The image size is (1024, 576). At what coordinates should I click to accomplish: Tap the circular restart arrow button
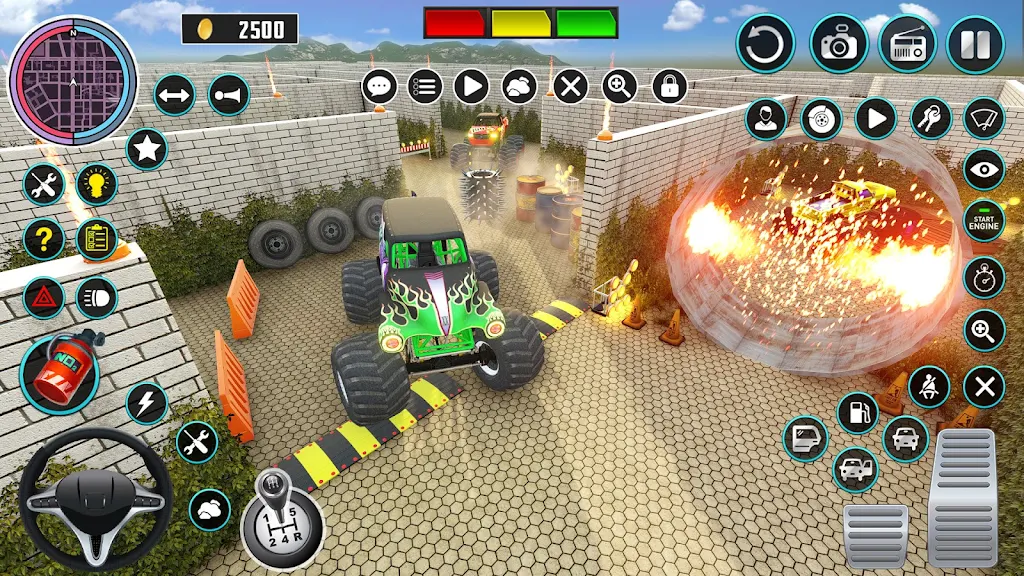pyautogui.click(x=766, y=45)
